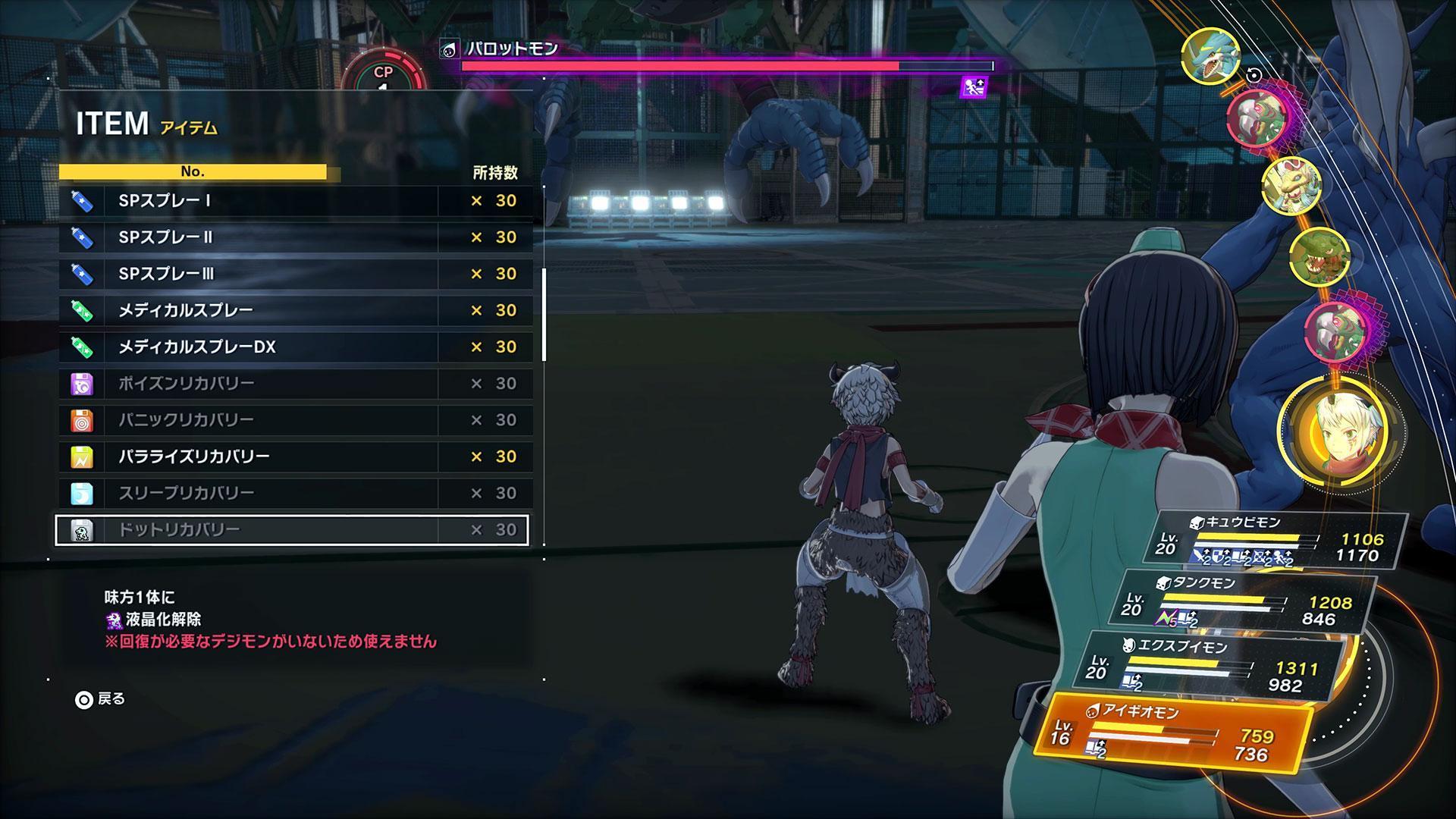This screenshot has height=819, width=1456.
Task: Select SPスプレー I item row
Action: pyautogui.click(x=296, y=201)
